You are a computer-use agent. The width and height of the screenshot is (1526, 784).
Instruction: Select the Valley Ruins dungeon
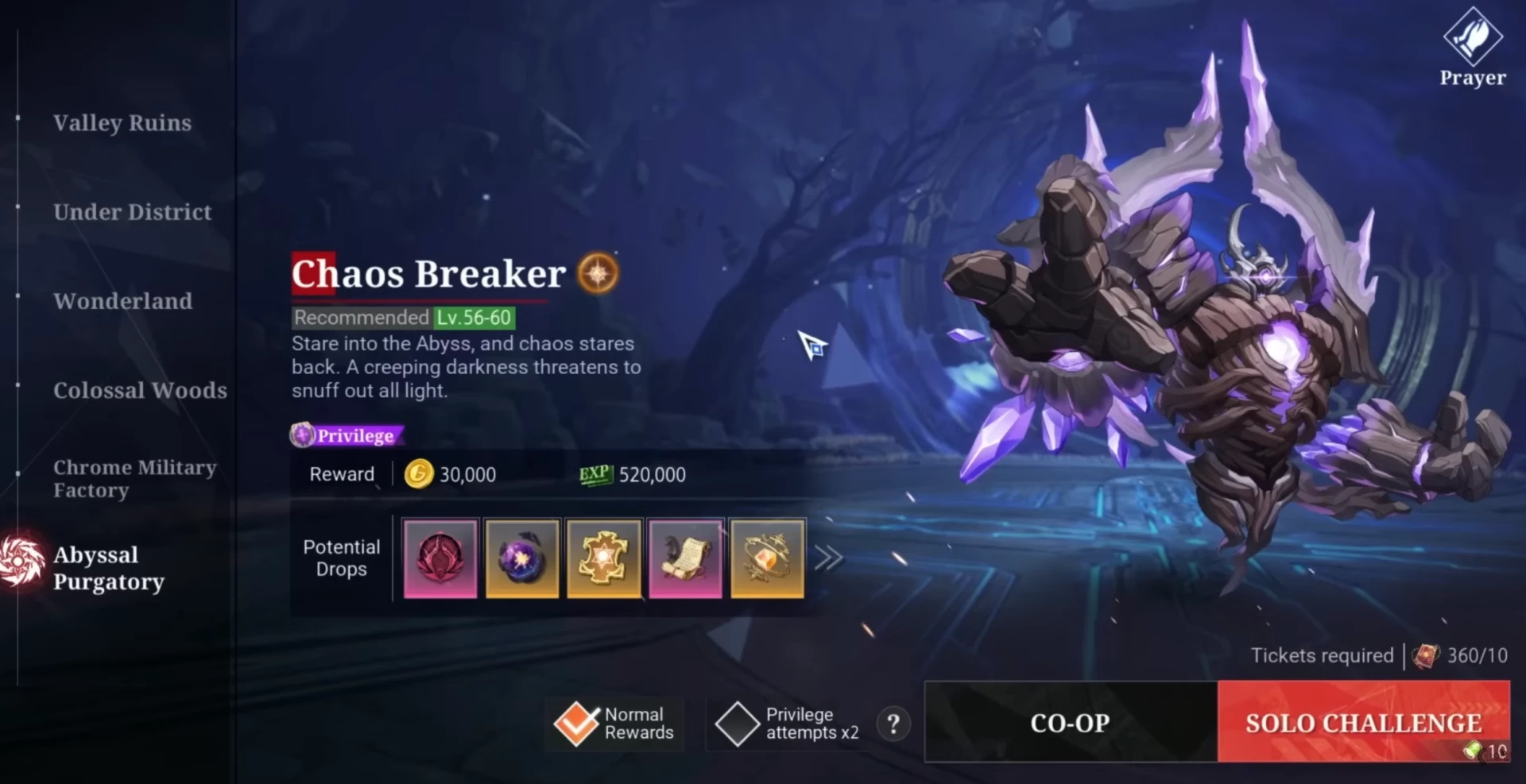[x=122, y=123]
